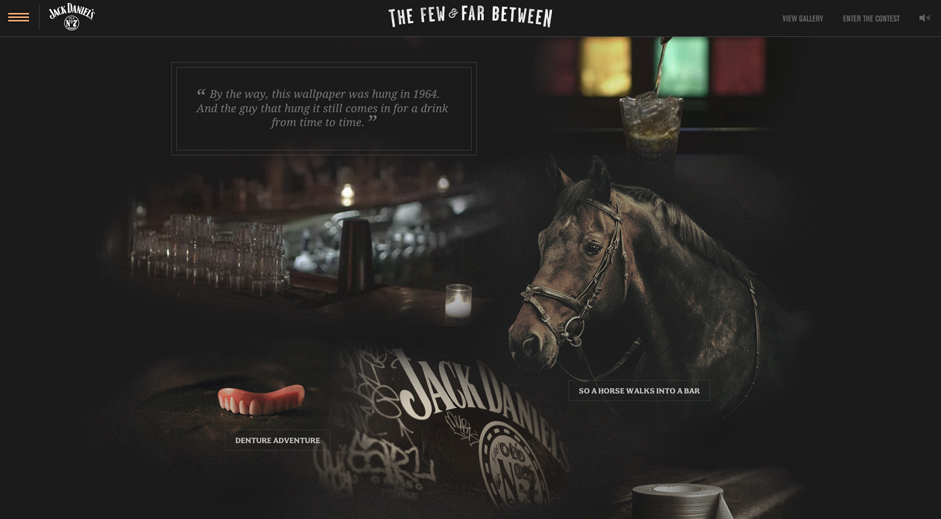Choose the Denture Adventure story
Screen dimensions: 941x519
[x=277, y=440]
